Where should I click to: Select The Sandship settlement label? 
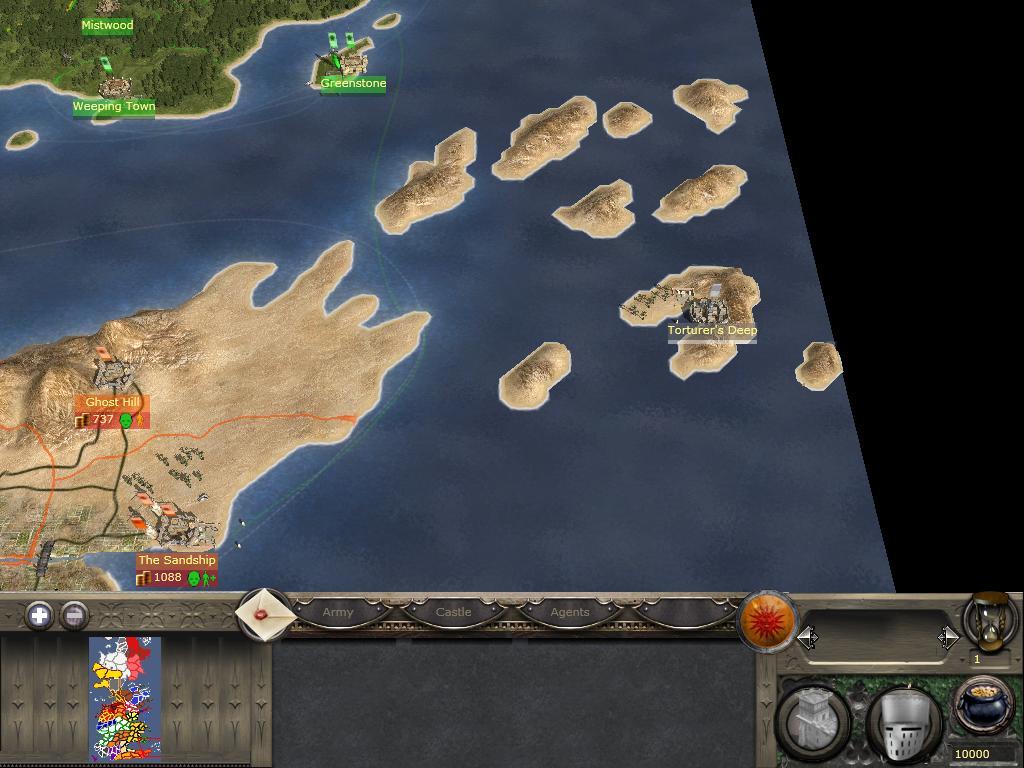coord(176,560)
